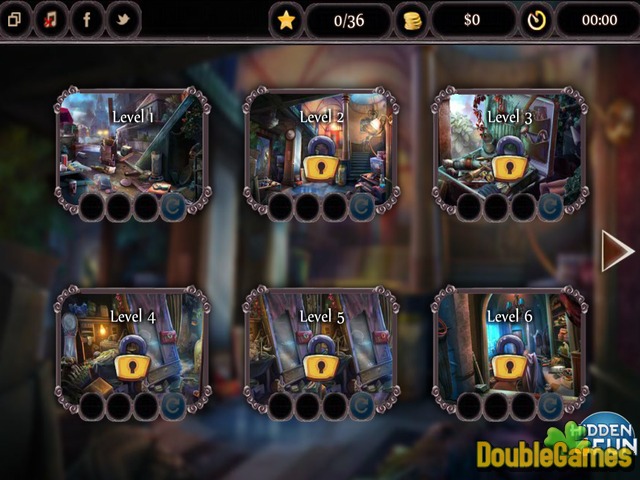The image size is (640, 480).
Task: Share via the Facebook button
Action: [x=86, y=19]
